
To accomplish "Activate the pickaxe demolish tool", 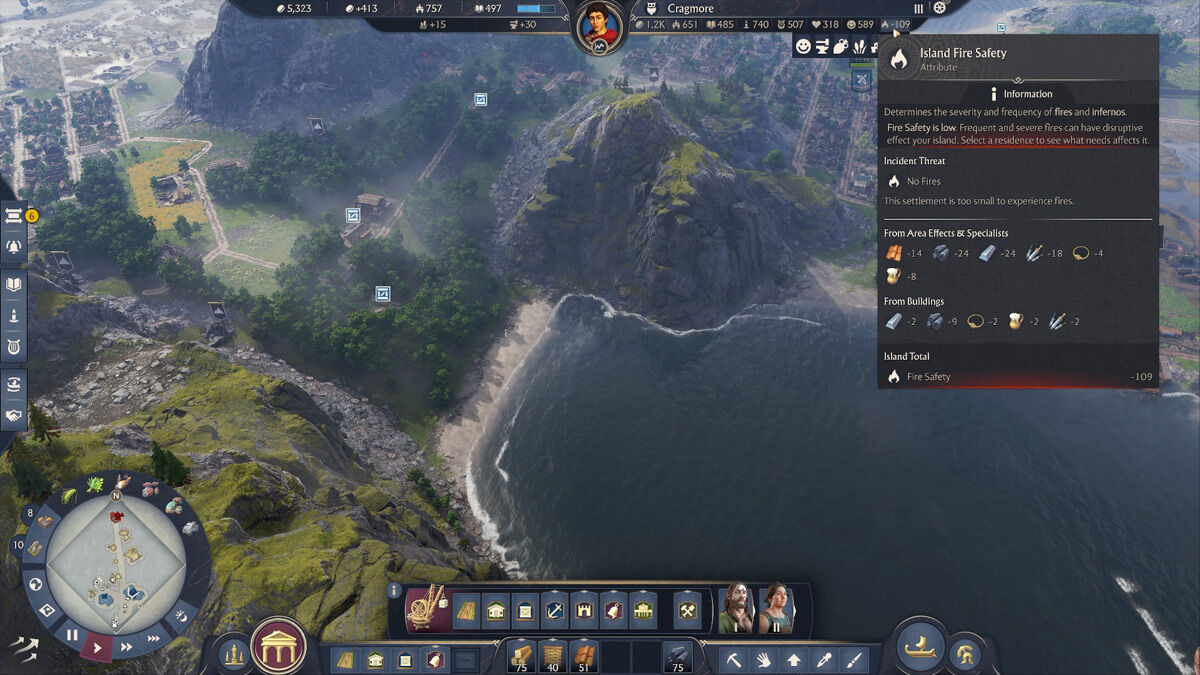I will click(x=733, y=660).
